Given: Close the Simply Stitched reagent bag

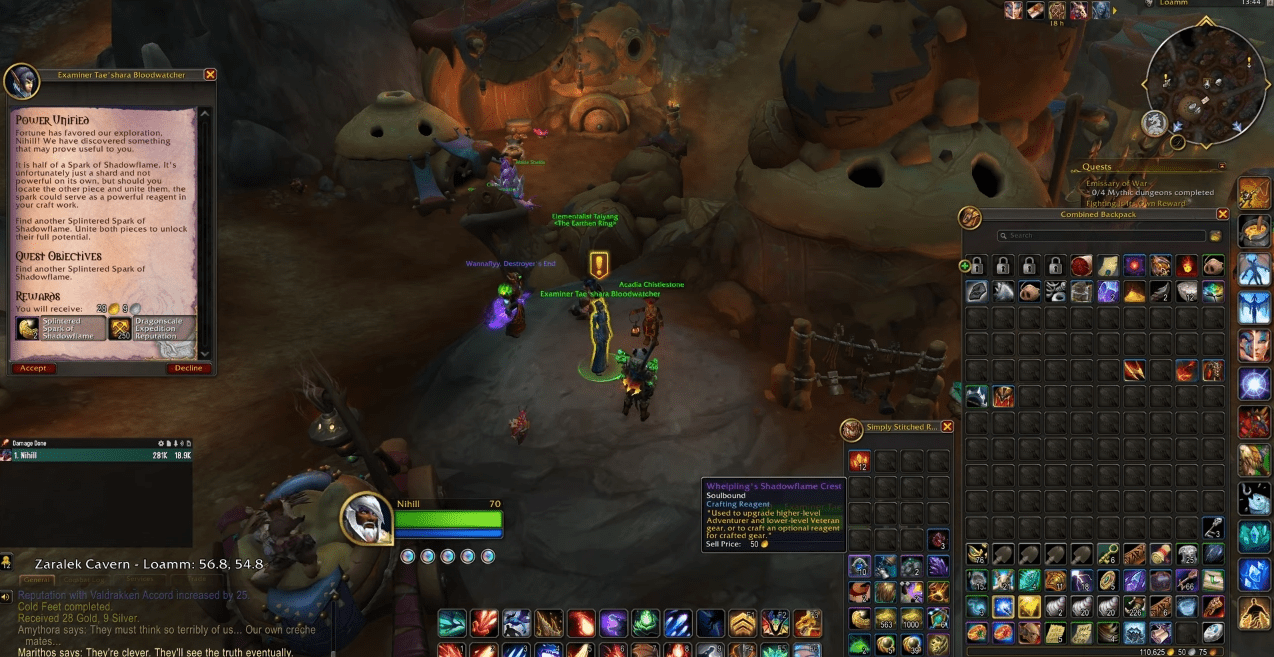Looking at the screenshot, I should point(947,427).
